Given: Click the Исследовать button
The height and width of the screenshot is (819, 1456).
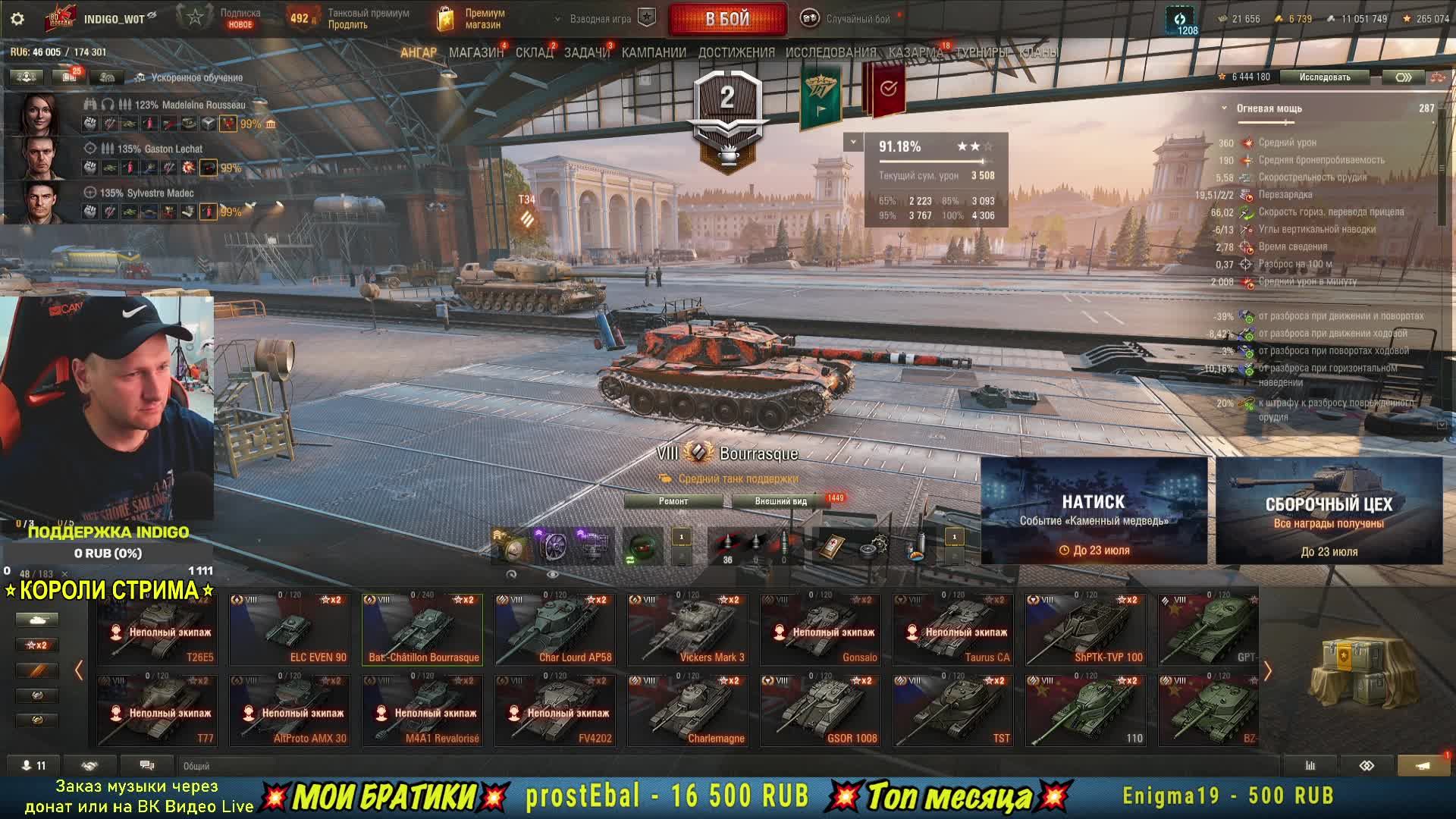Looking at the screenshot, I should [1324, 77].
